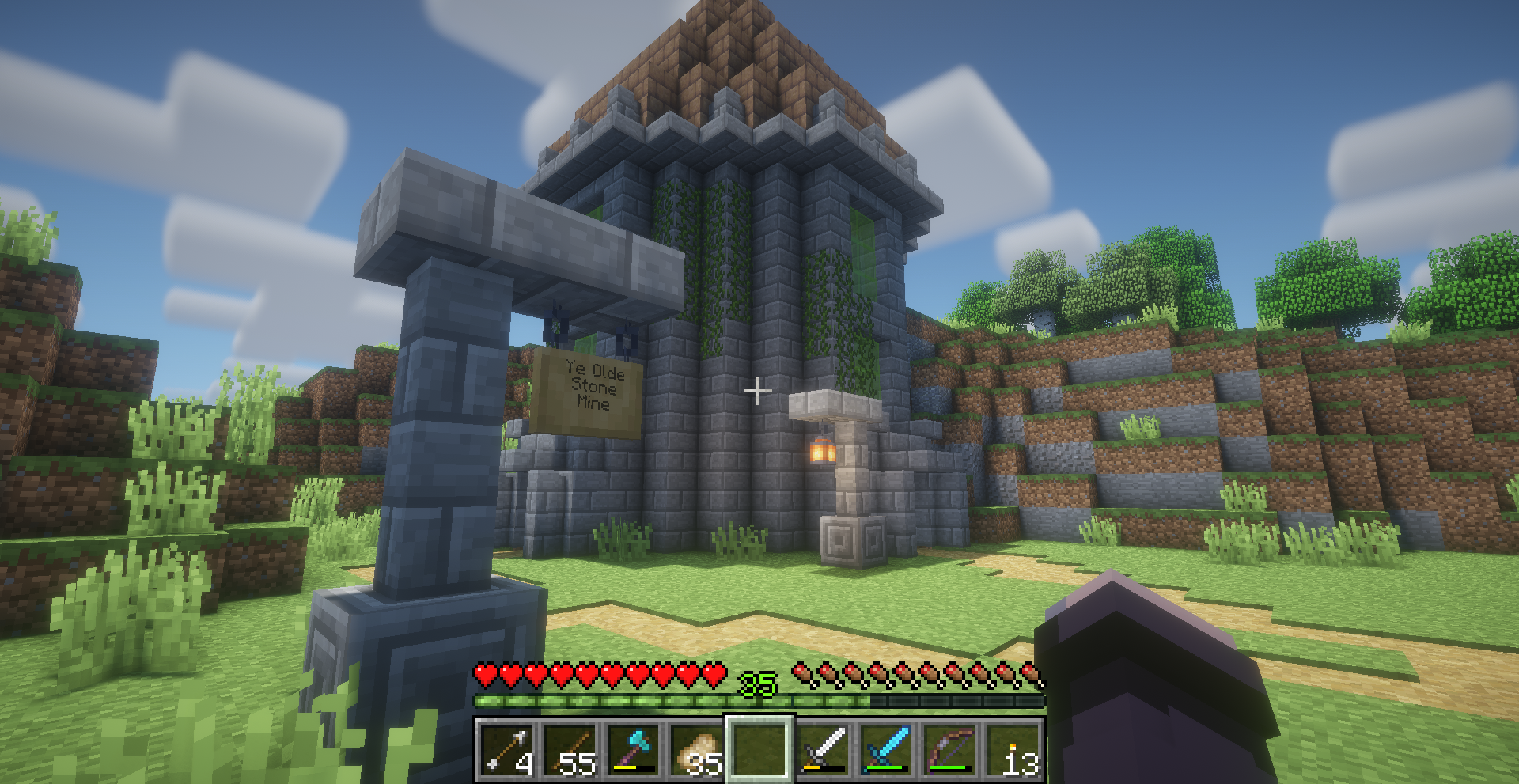Screen dimensions: 1519x784
Task: Choose the bread stack in the hotbar
Action: (696, 748)
